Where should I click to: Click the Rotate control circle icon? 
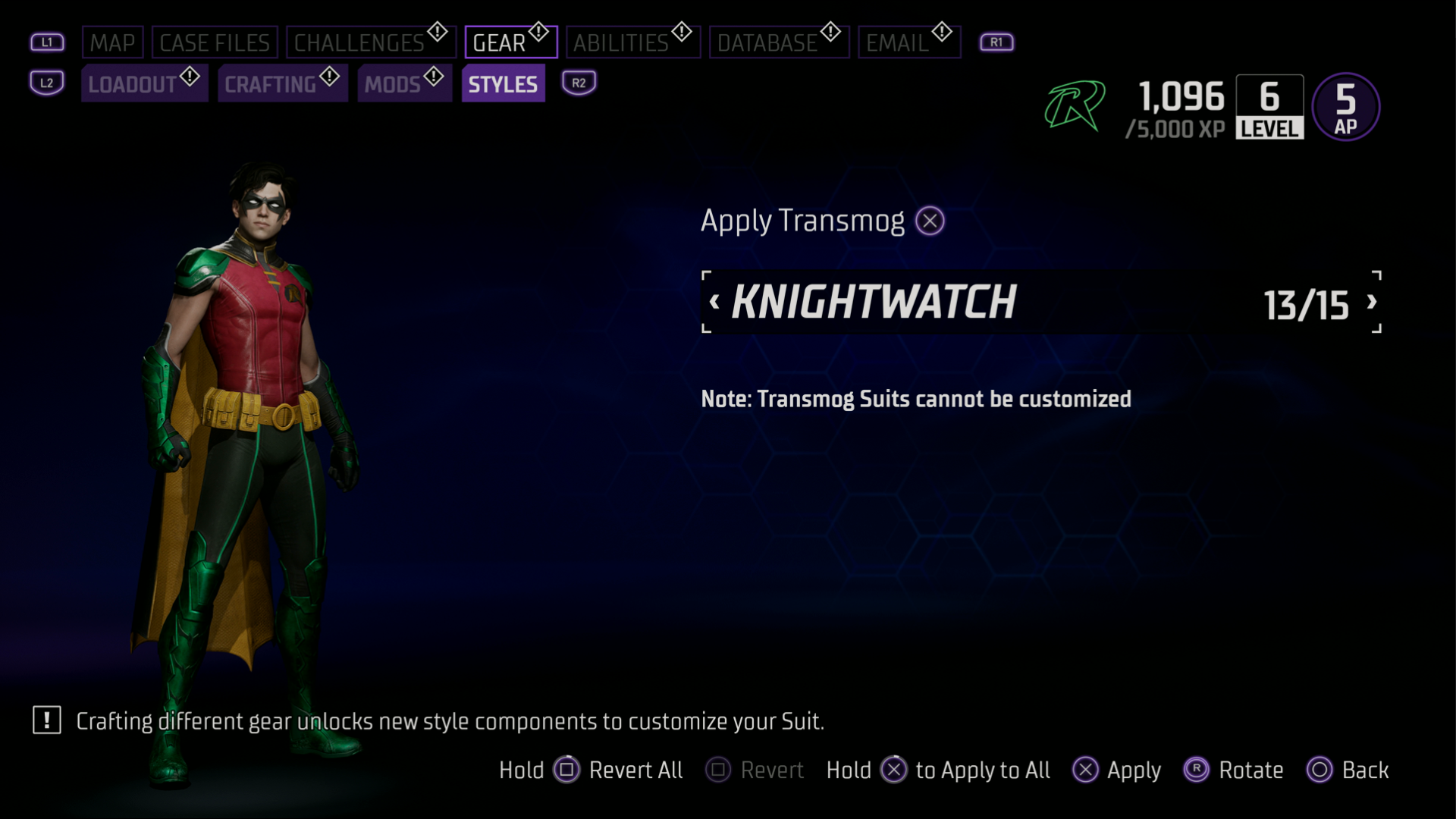point(1196,770)
